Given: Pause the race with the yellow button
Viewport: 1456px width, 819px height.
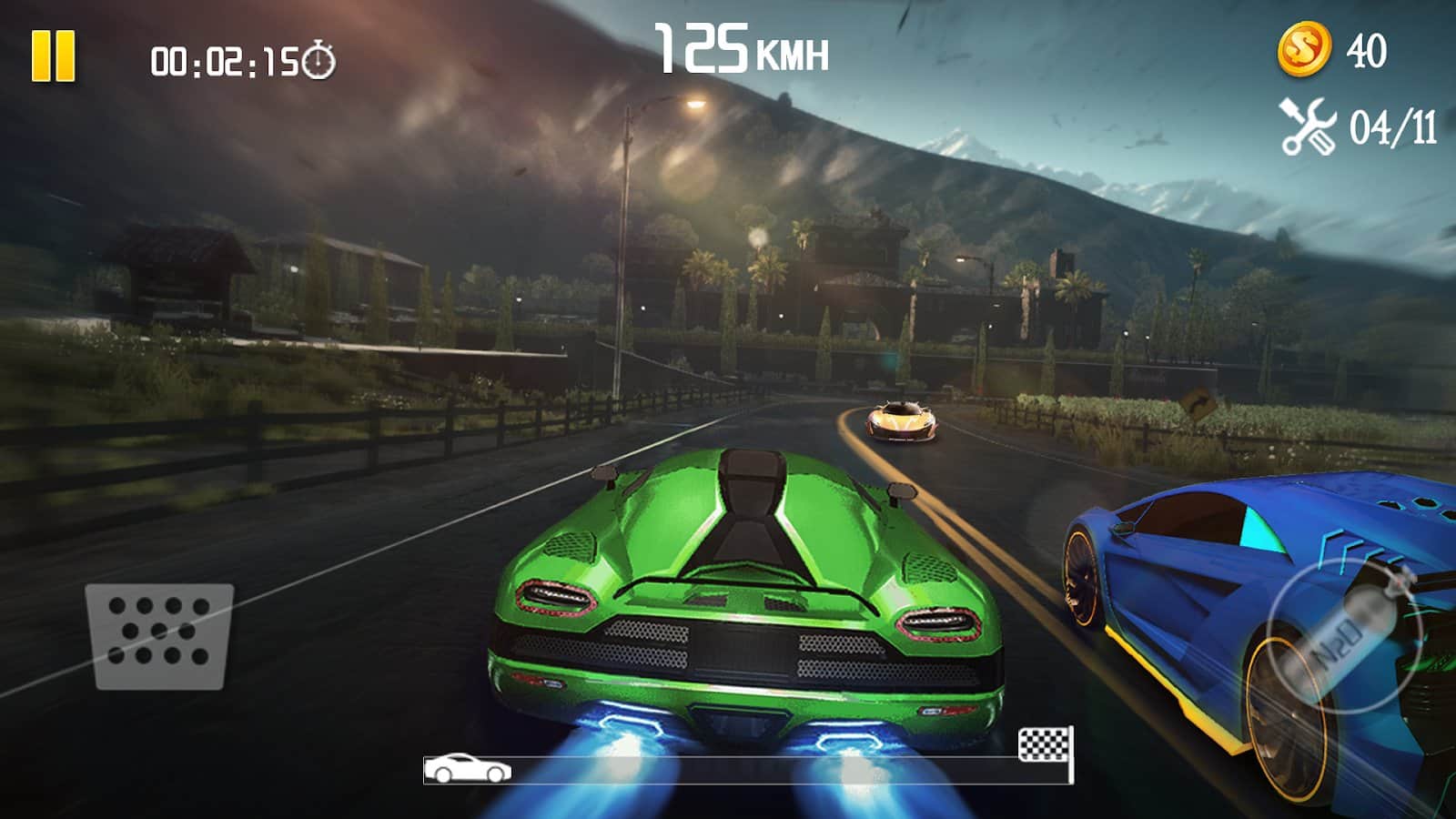Looking at the screenshot, I should coord(54,56).
